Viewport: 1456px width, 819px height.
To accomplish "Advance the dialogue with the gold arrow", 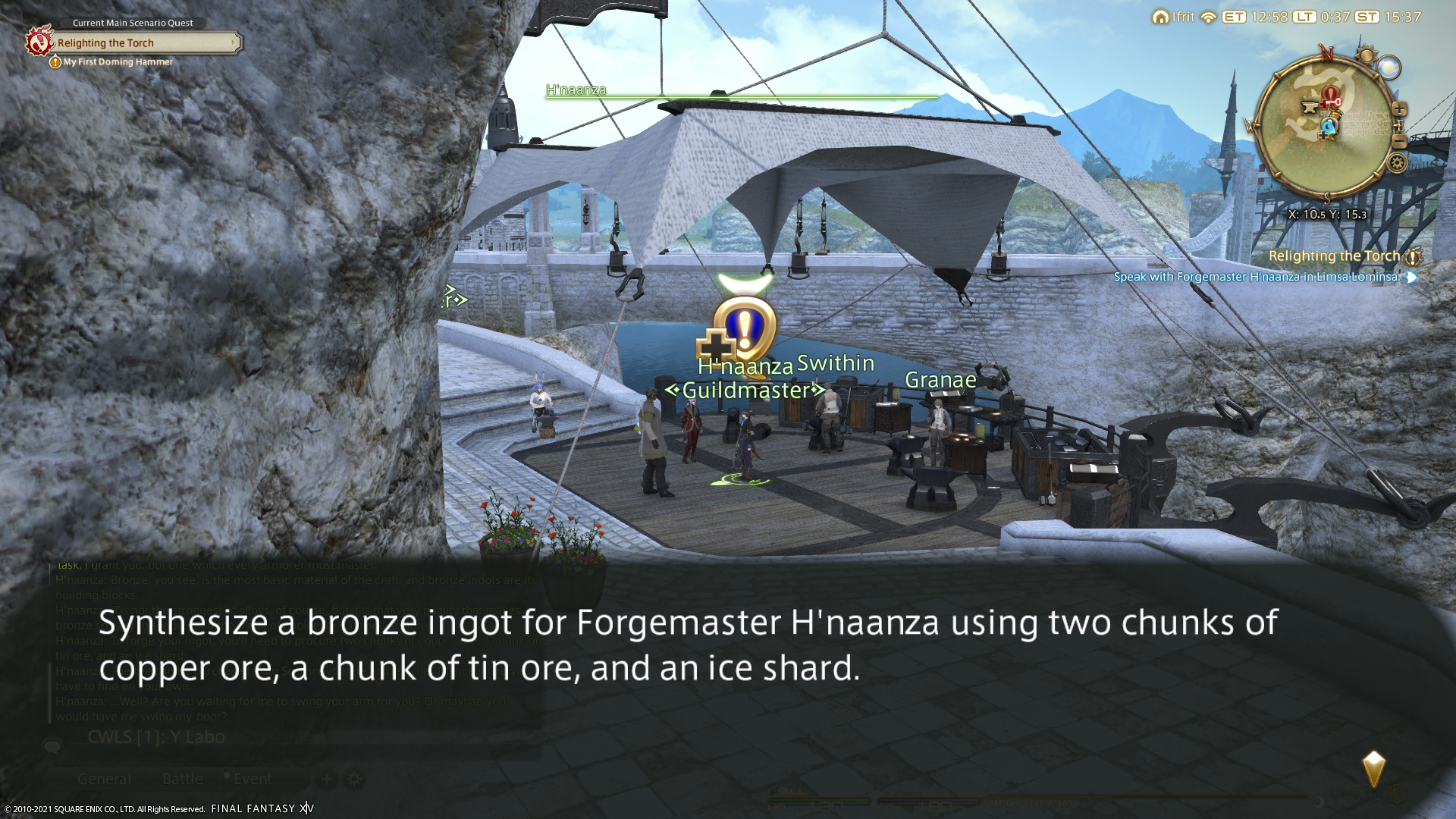I will [x=1373, y=769].
